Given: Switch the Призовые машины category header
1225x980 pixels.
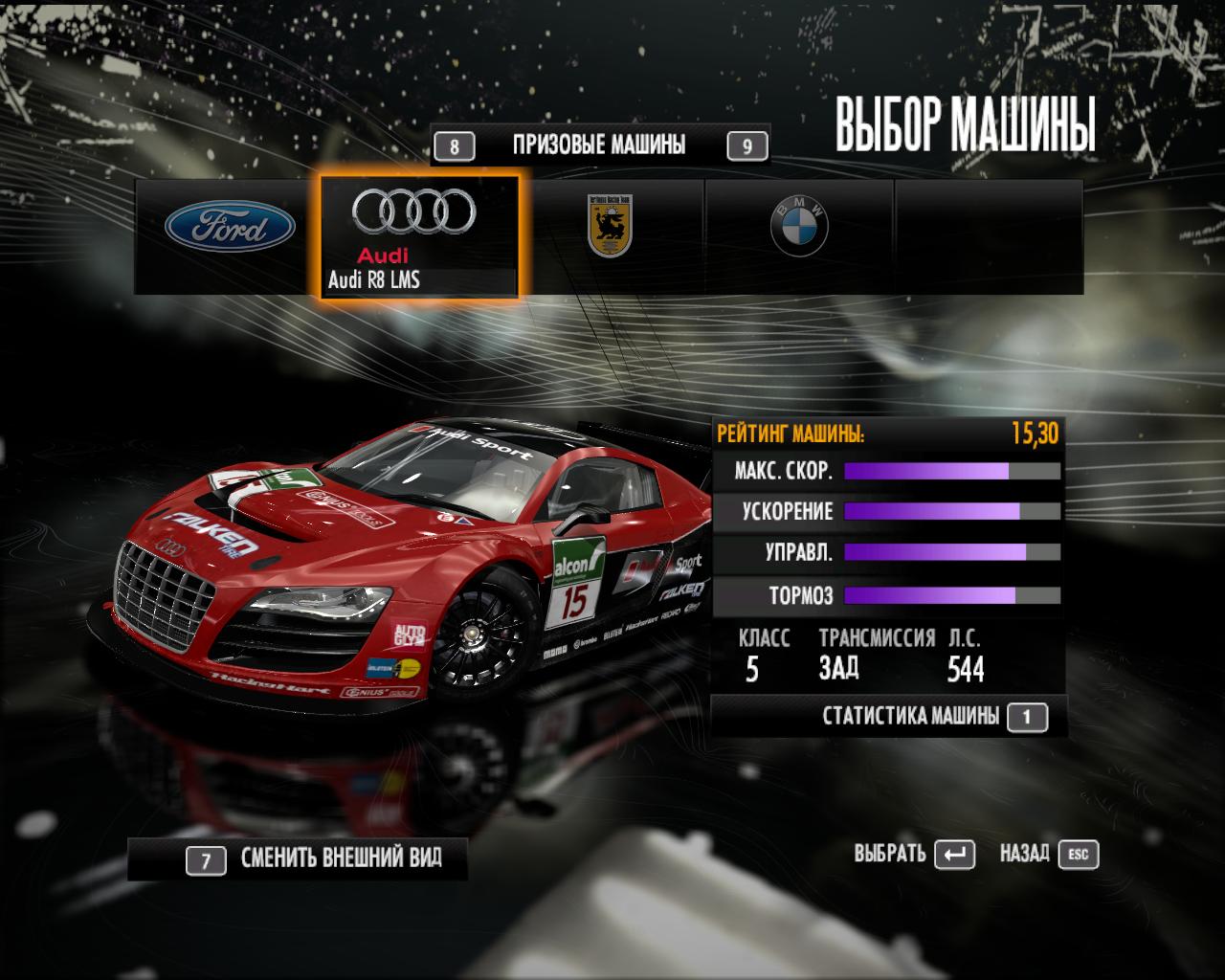Looking at the screenshot, I should tap(599, 145).
